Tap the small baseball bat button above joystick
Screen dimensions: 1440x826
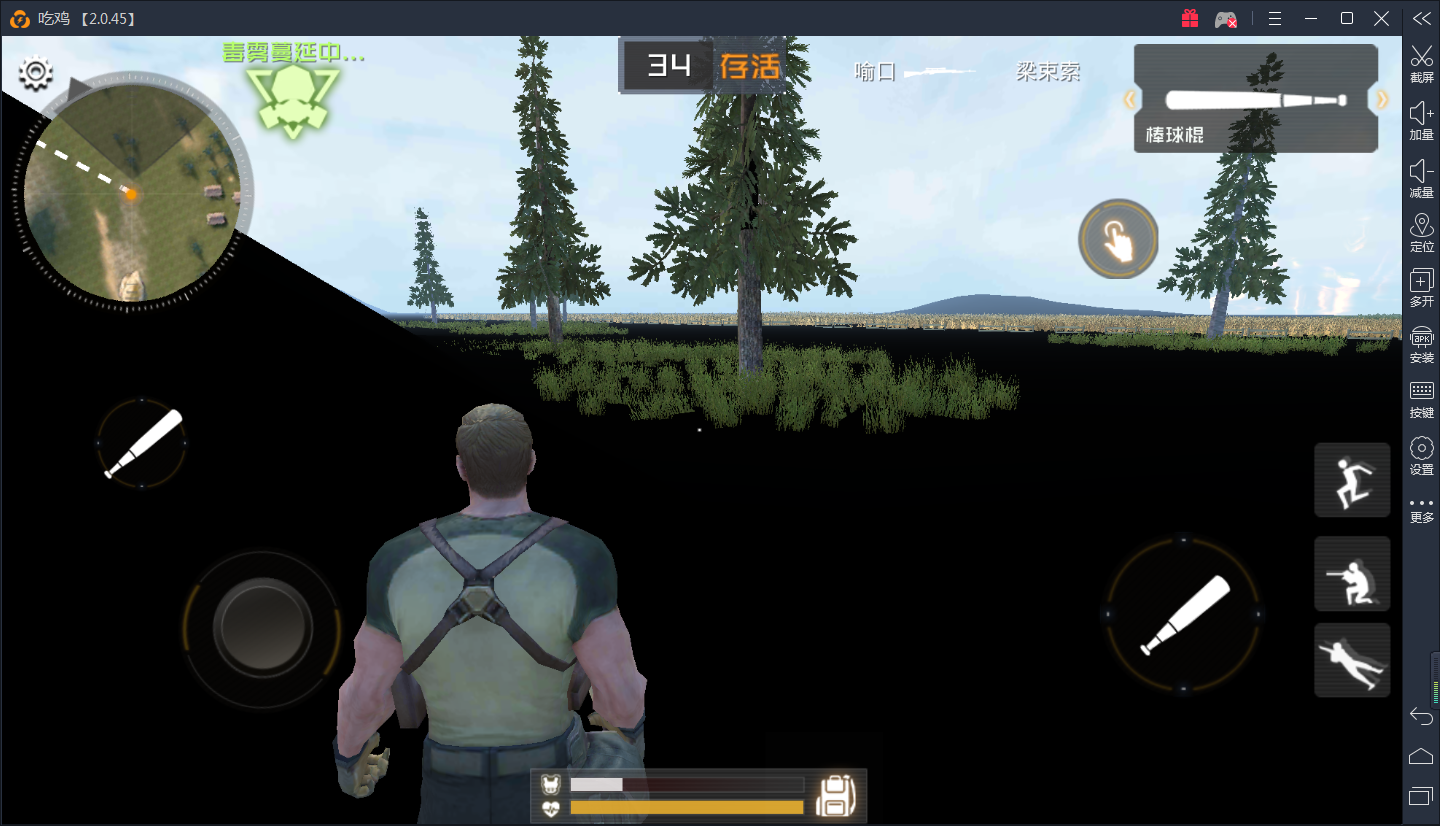click(x=142, y=443)
